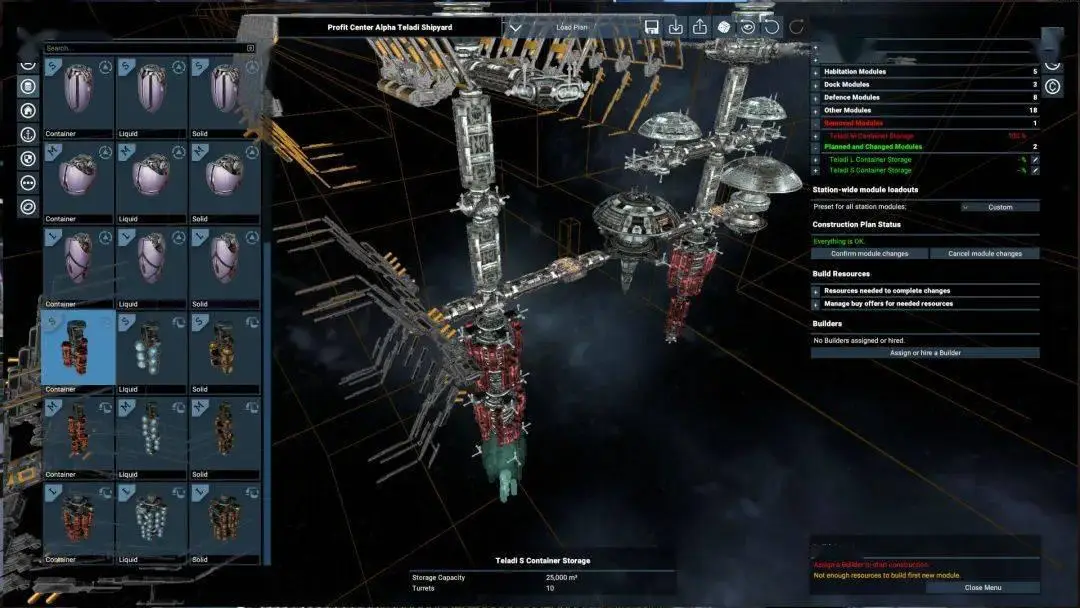Undo the last build action
1080x608 pixels.
coord(772,28)
